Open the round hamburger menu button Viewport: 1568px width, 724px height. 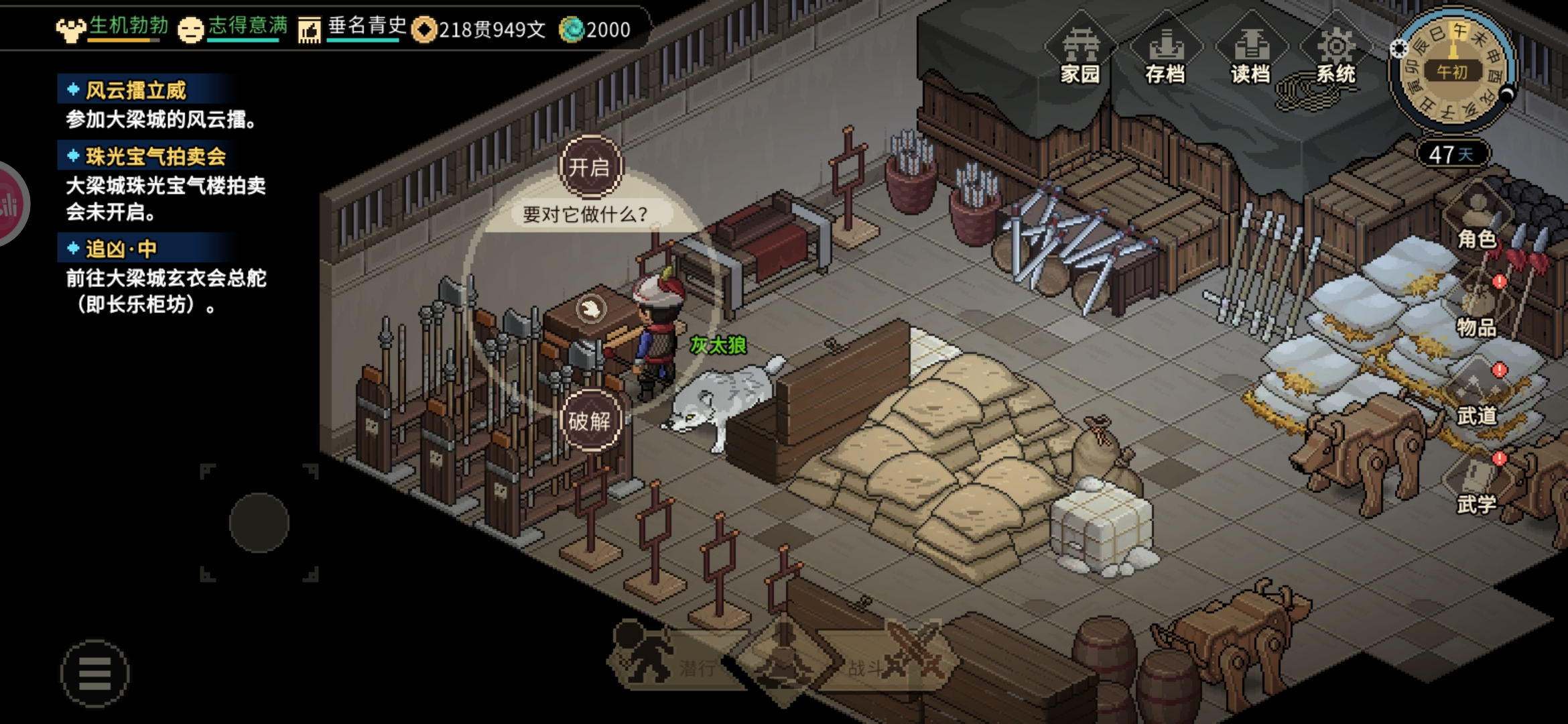94,673
